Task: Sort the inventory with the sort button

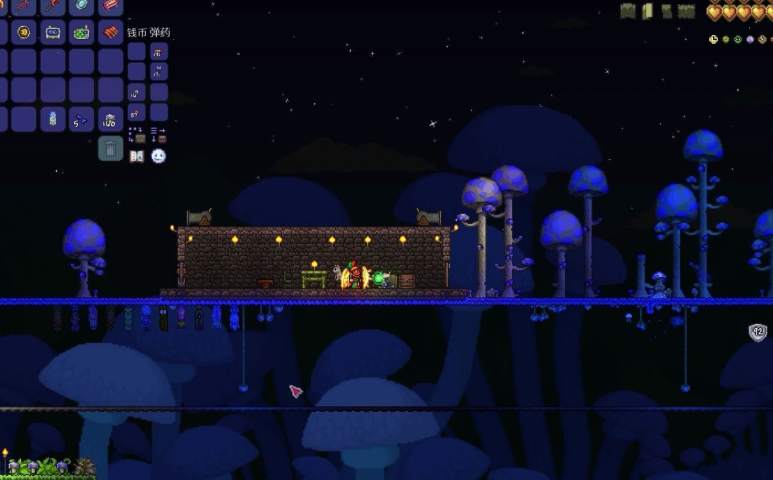Action: click(x=158, y=133)
